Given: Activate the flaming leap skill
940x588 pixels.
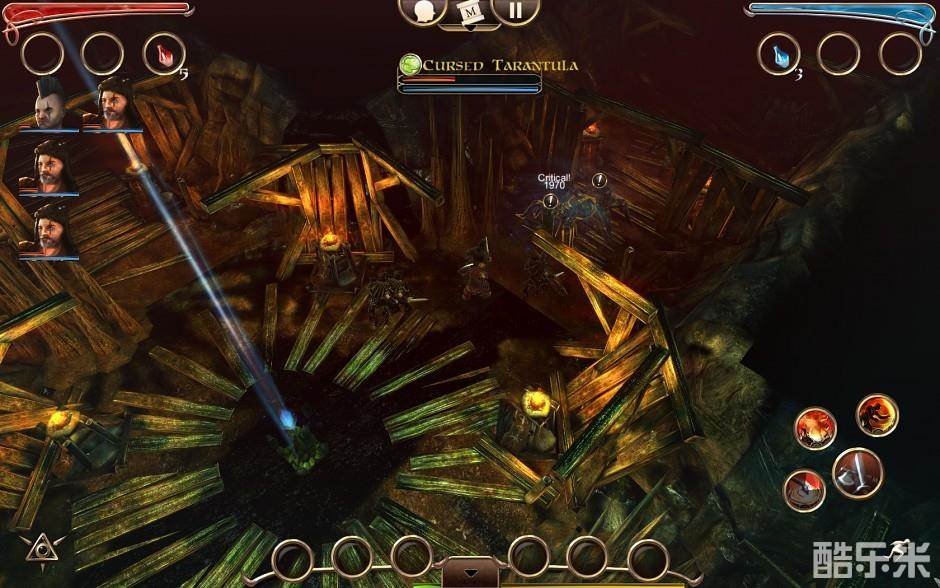Looking at the screenshot, I should point(877,415).
